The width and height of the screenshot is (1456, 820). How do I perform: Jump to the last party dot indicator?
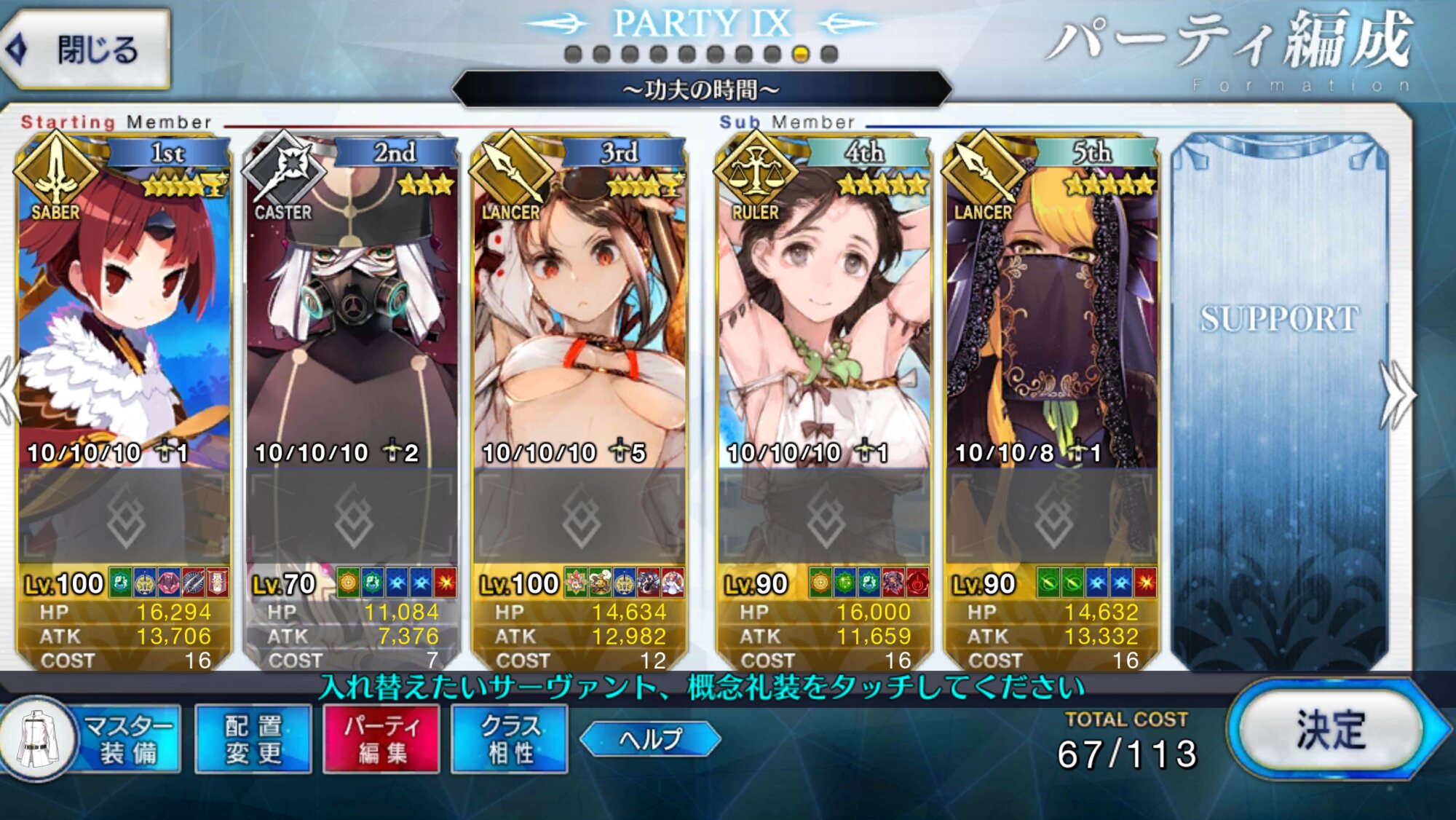[x=829, y=55]
